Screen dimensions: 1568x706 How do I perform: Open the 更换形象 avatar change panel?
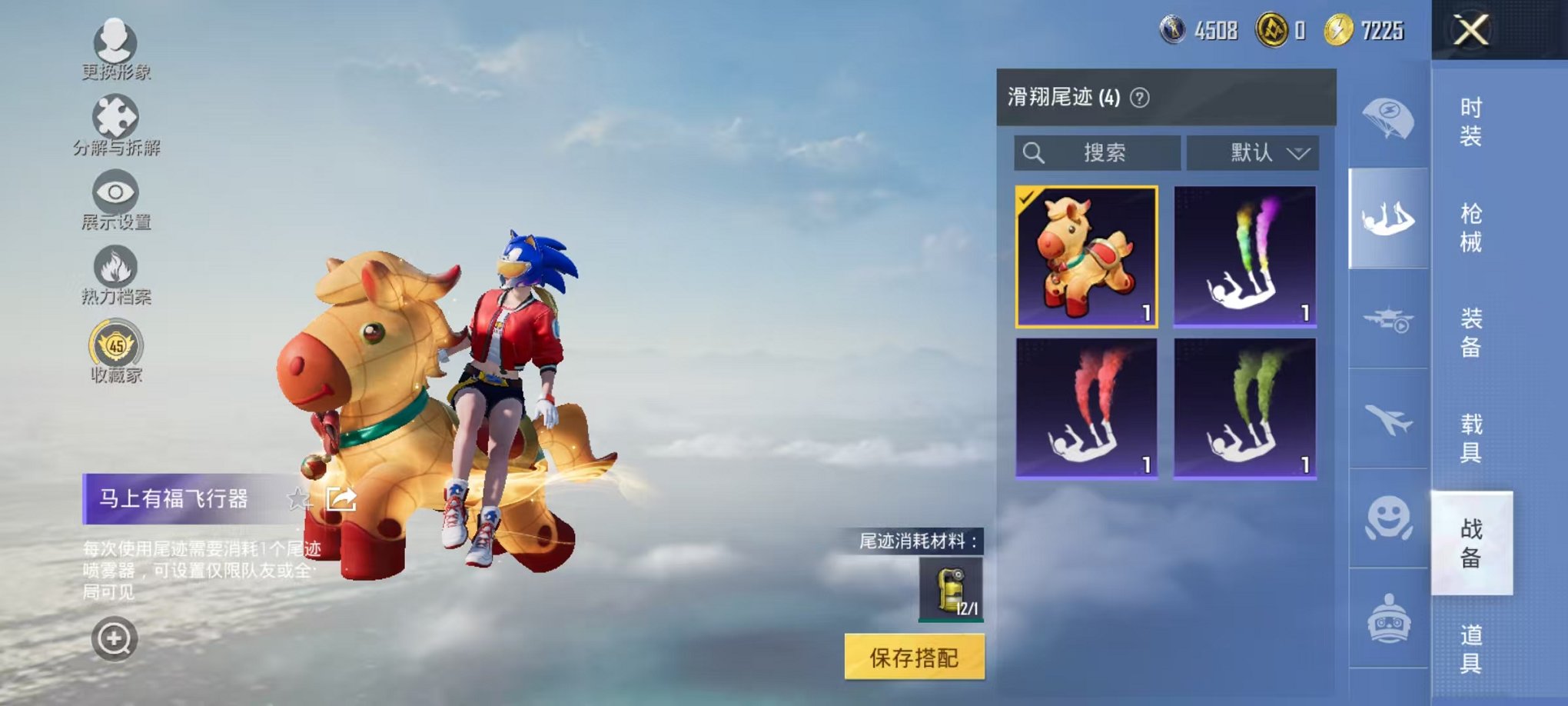coord(114,48)
